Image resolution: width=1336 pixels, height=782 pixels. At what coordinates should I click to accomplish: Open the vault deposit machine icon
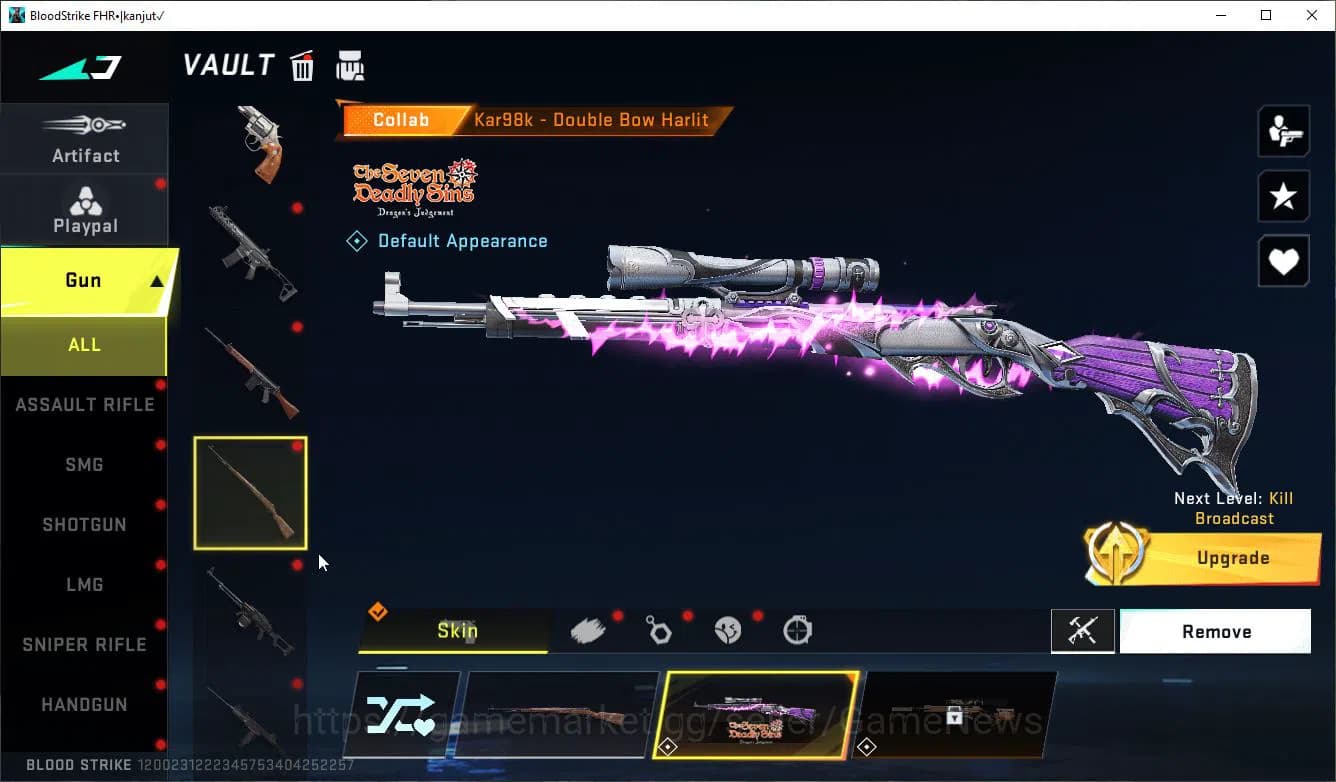349,65
